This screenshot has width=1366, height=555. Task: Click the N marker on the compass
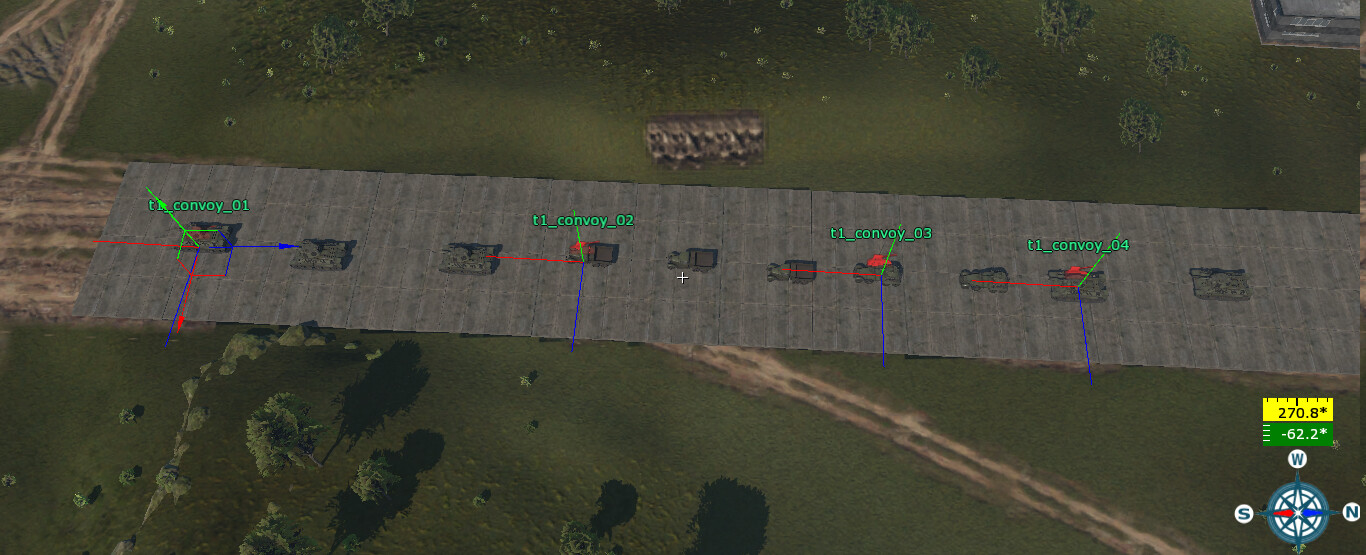1350,513
